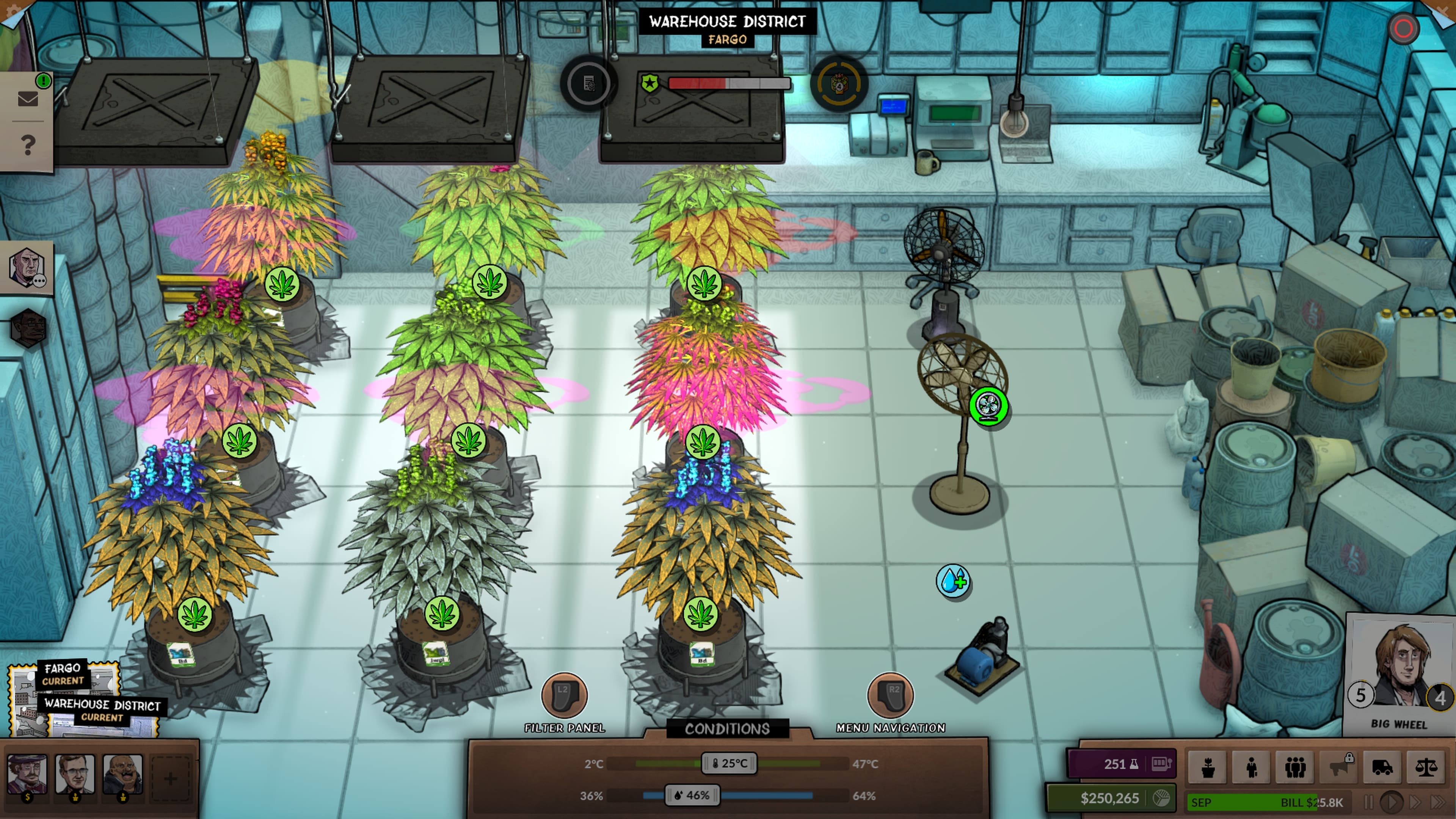Viewport: 1456px width, 819px height.
Task: Open the employee management person icon
Action: (1251, 767)
